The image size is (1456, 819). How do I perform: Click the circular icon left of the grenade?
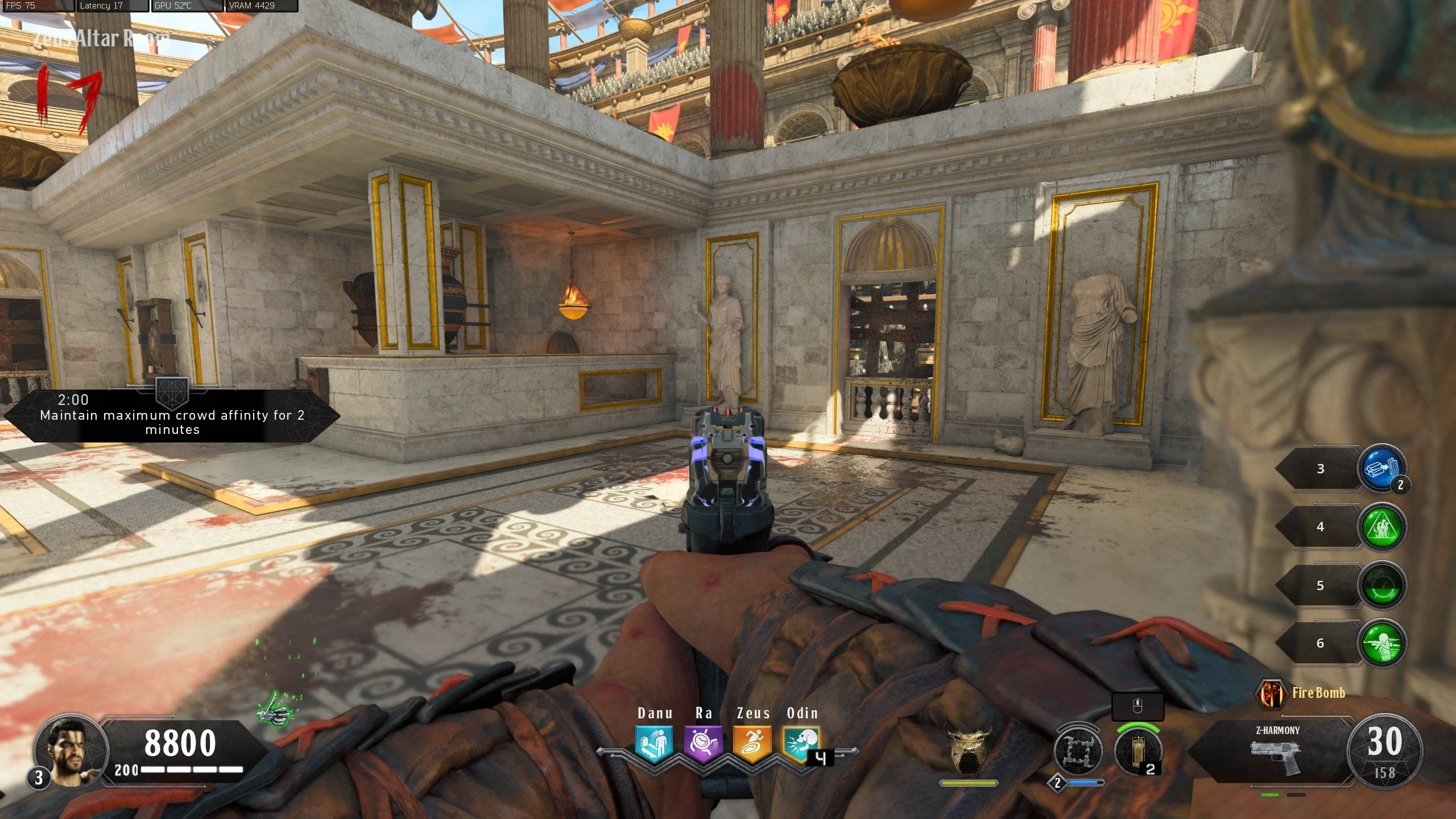(1077, 750)
